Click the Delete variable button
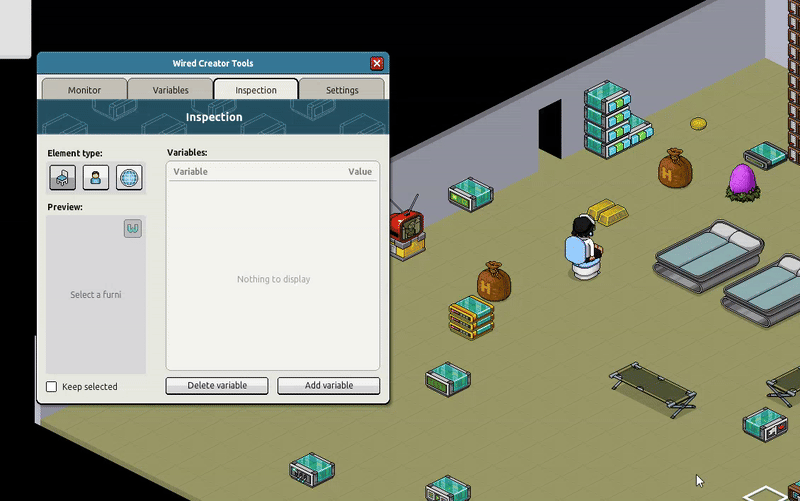 click(217, 386)
